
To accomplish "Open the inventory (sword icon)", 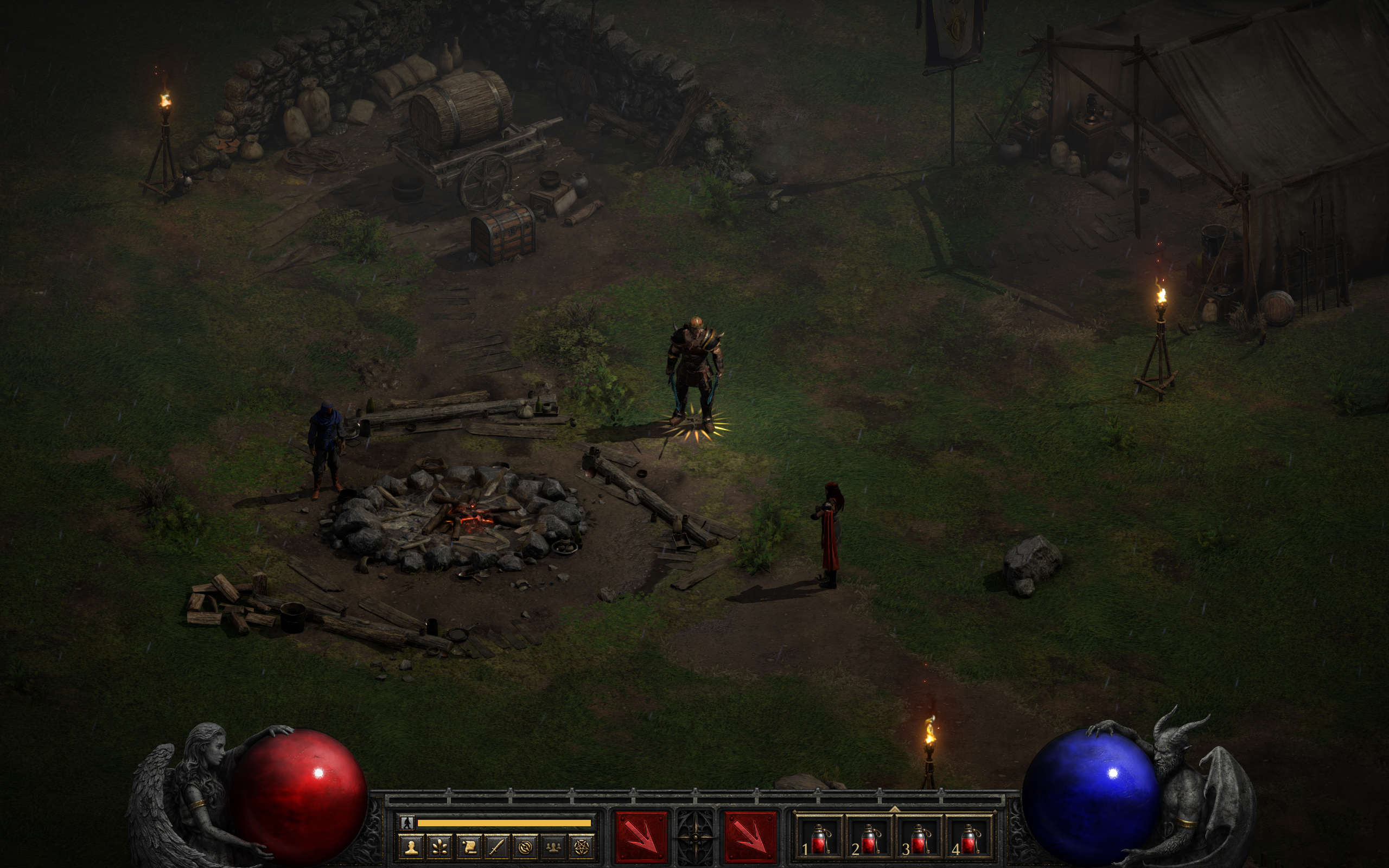I will click(496, 847).
